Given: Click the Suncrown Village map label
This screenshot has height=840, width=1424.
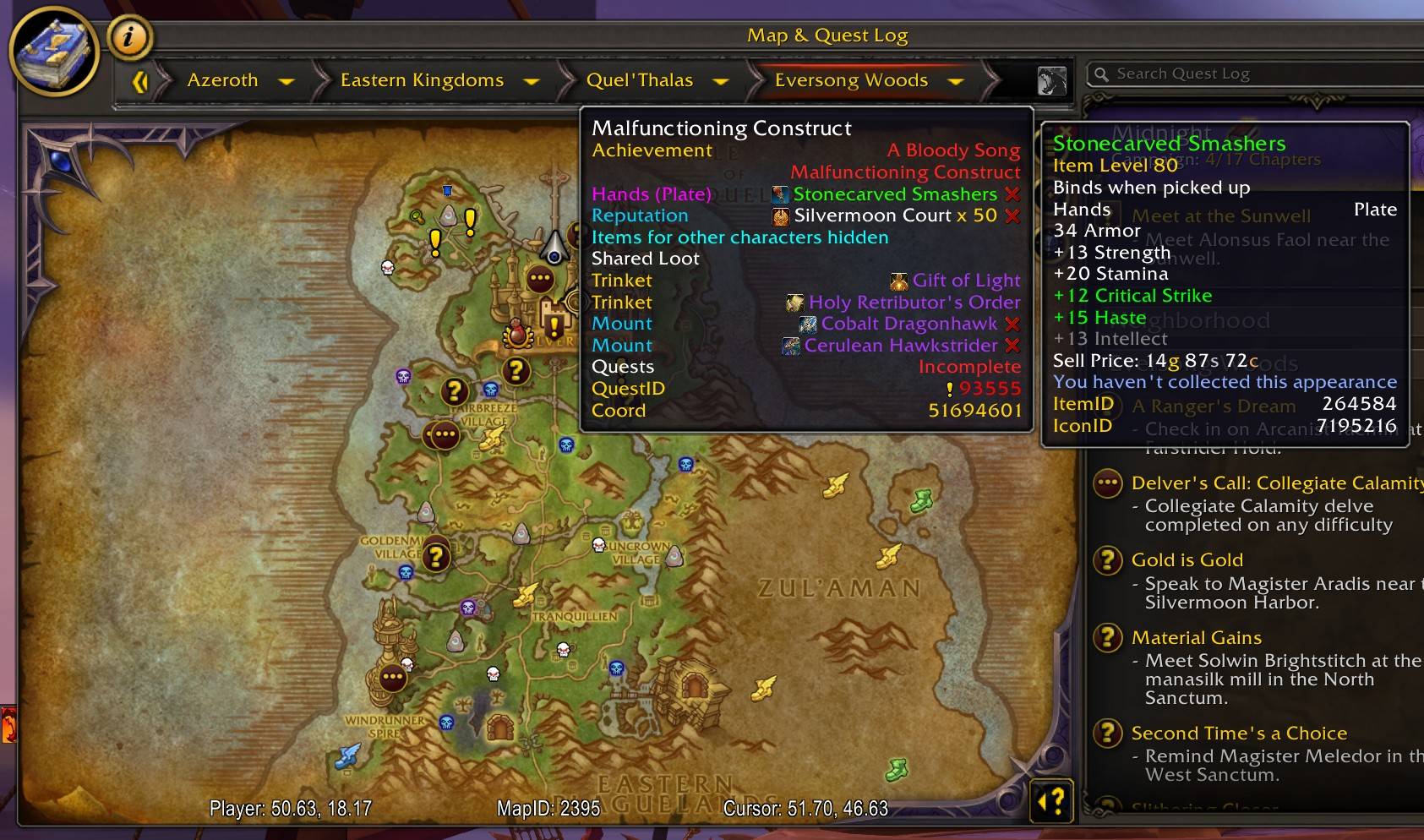Looking at the screenshot, I should coord(636,553).
